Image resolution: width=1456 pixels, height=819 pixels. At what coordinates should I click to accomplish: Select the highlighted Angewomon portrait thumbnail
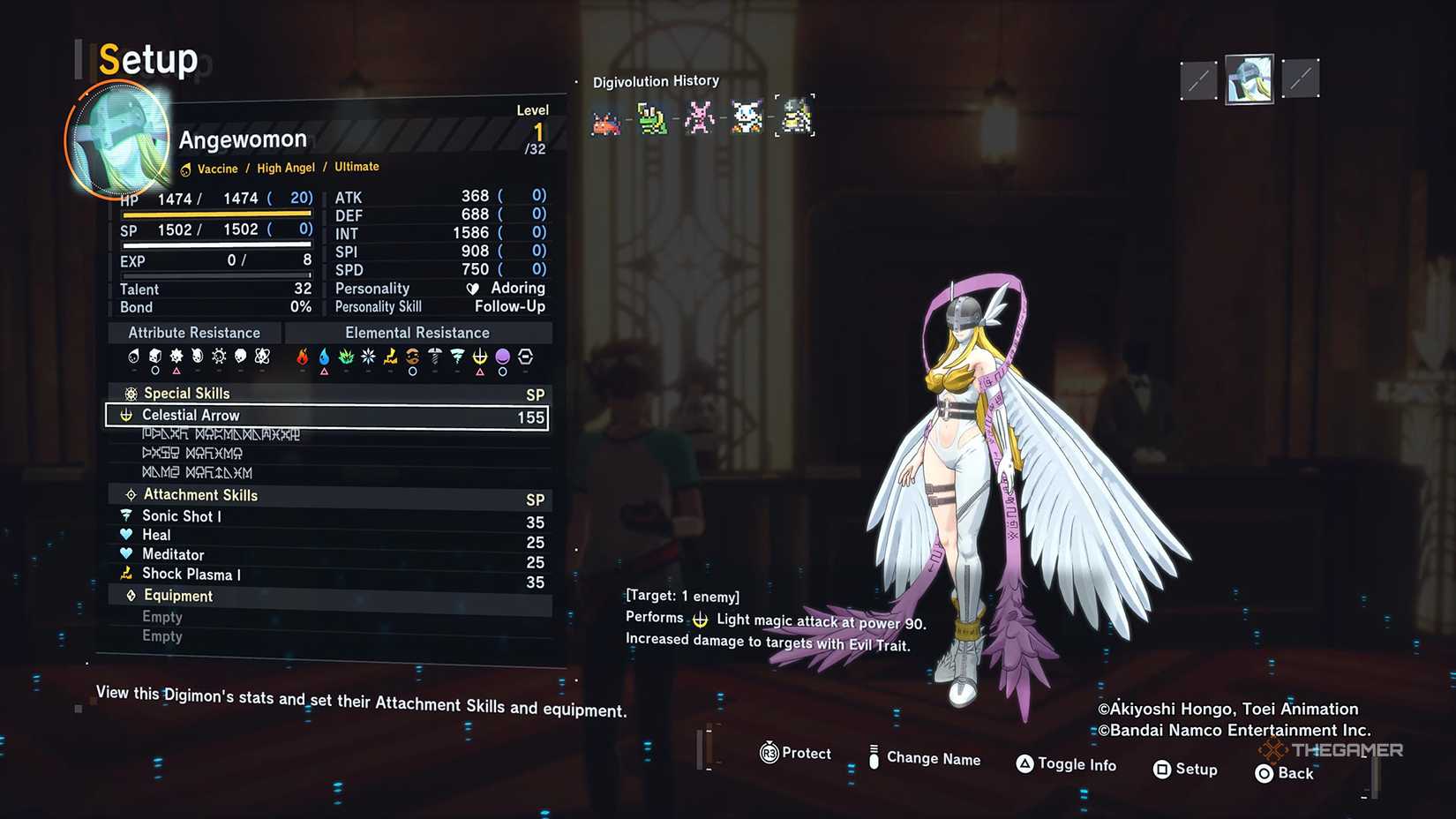[x=1249, y=79]
